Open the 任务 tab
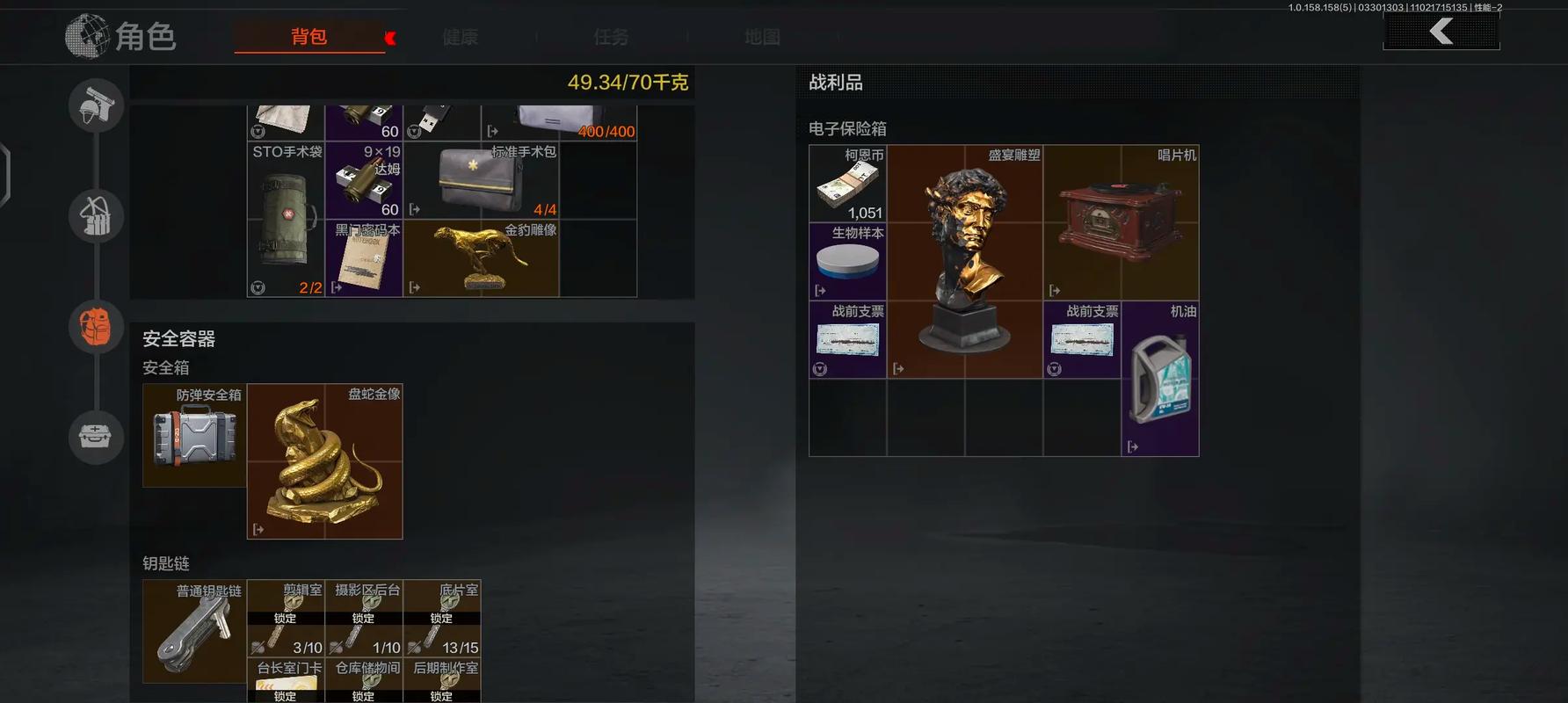This screenshot has height=703, width=1568. [611, 37]
